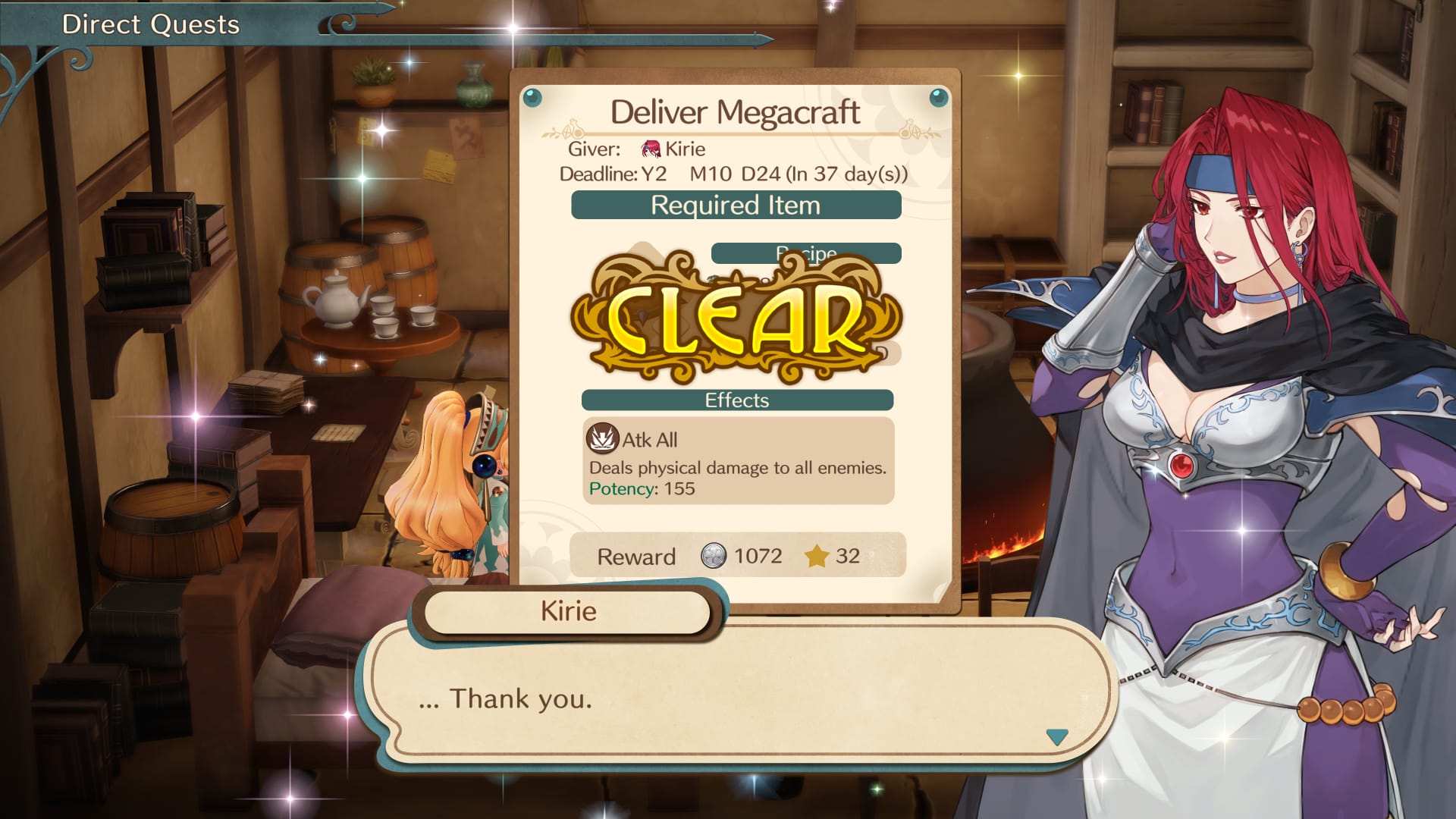Image resolution: width=1456 pixels, height=819 pixels.
Task: Select the Kirie name plate
Action: pos(567,611)
